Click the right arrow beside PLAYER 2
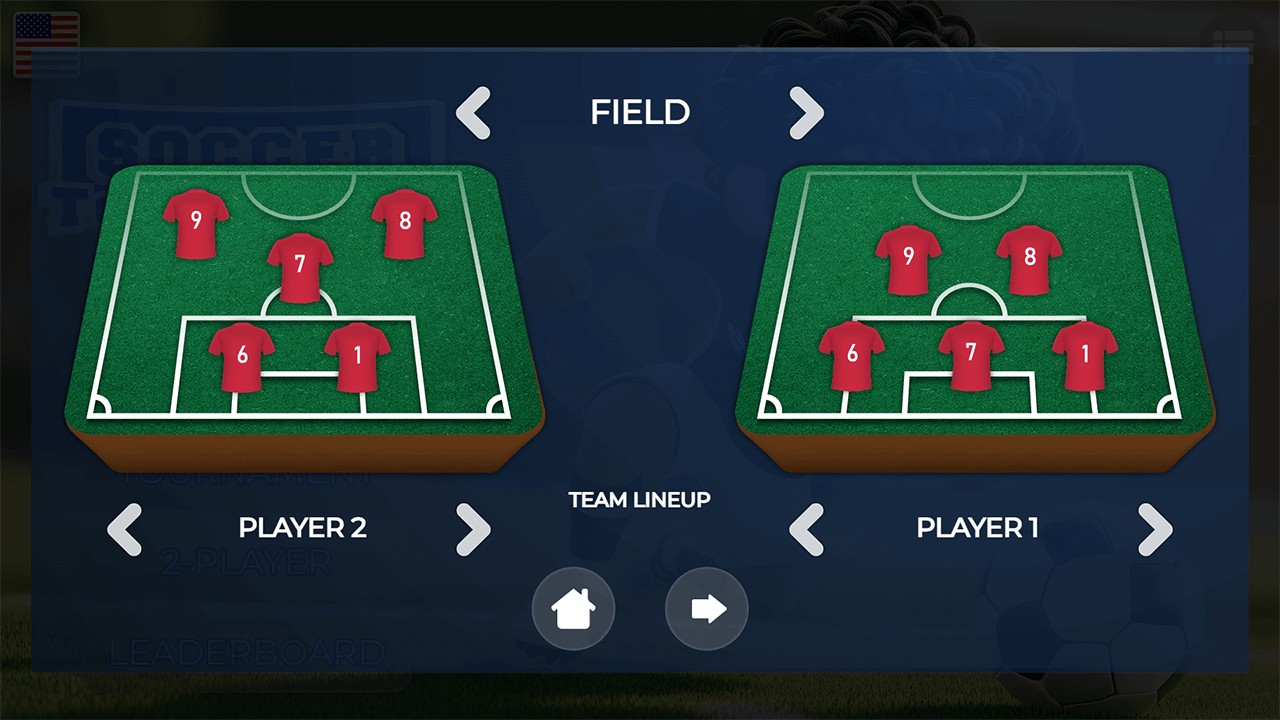This screenshot has width=1280, height=720. tap(474, 530)
